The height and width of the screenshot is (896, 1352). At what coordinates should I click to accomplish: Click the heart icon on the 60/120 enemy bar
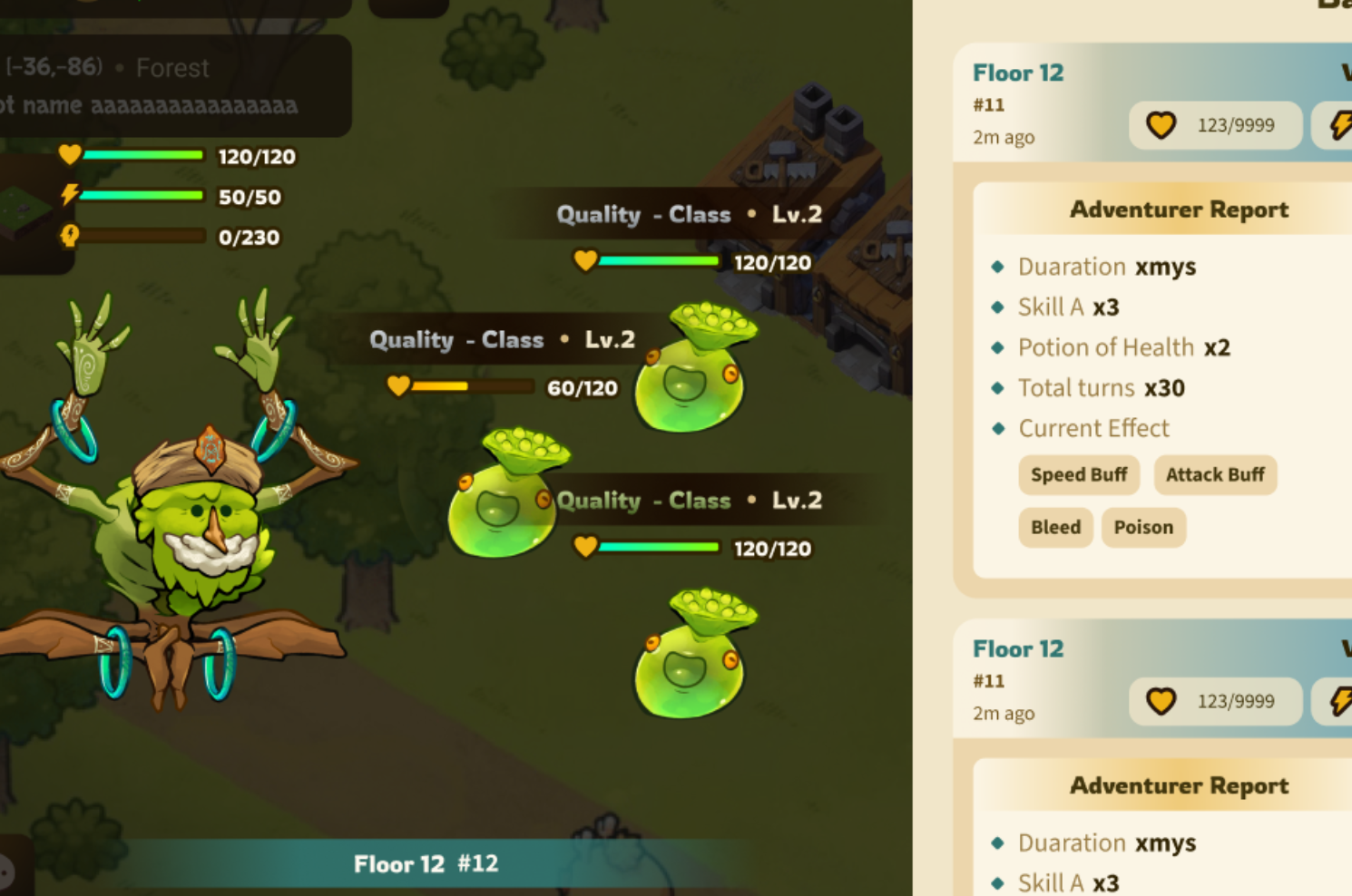(x=399, y=386)
